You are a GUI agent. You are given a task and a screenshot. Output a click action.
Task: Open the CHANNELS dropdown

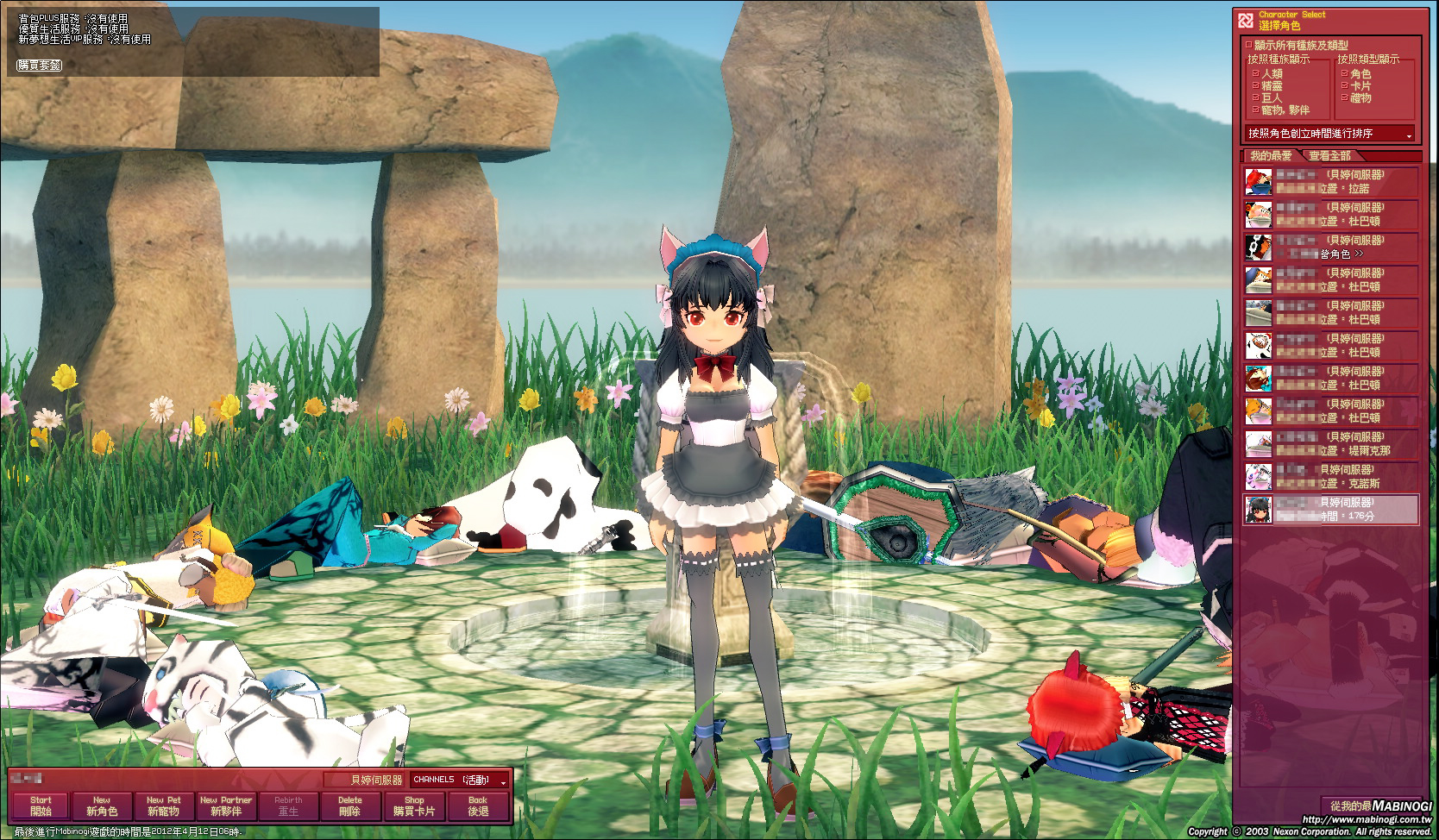pyautogui.click(x=461, y=780)
